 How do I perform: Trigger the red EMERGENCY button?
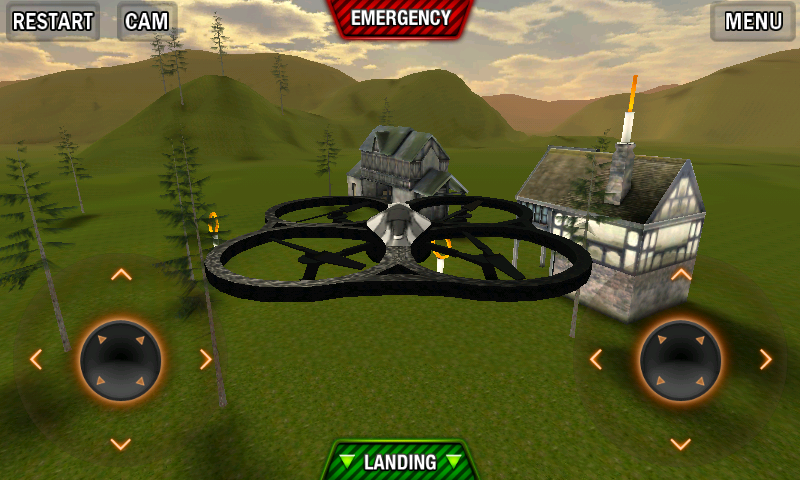[x=400, y=18]
